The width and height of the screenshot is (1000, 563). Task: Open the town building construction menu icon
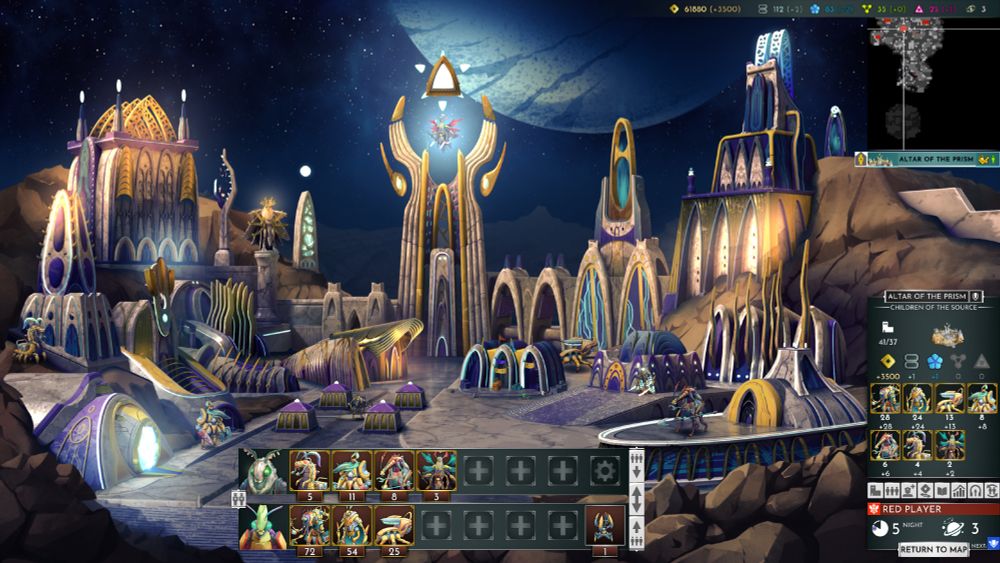click(875, 491)
